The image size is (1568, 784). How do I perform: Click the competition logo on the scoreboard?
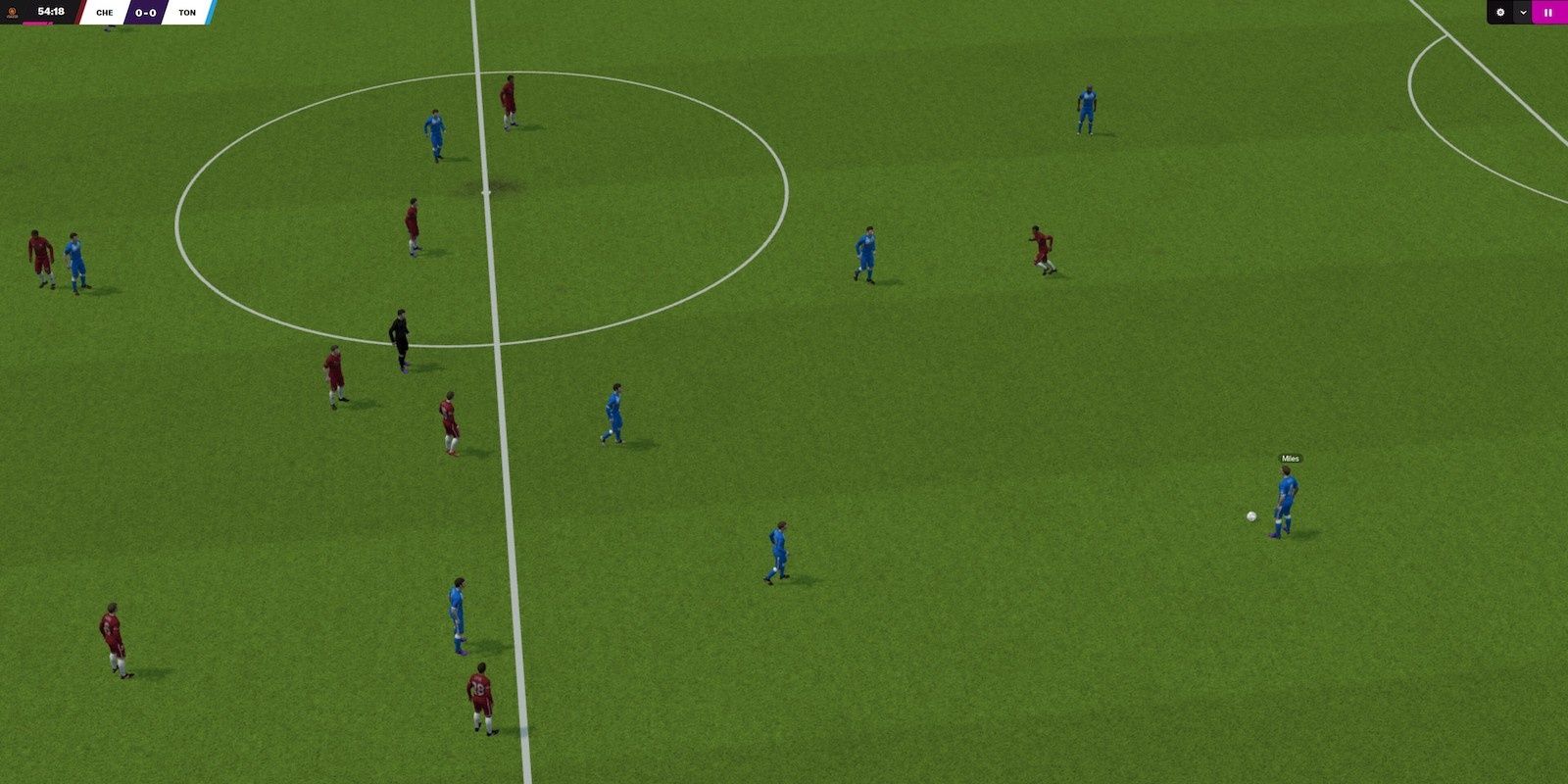[x=13, y=13]
